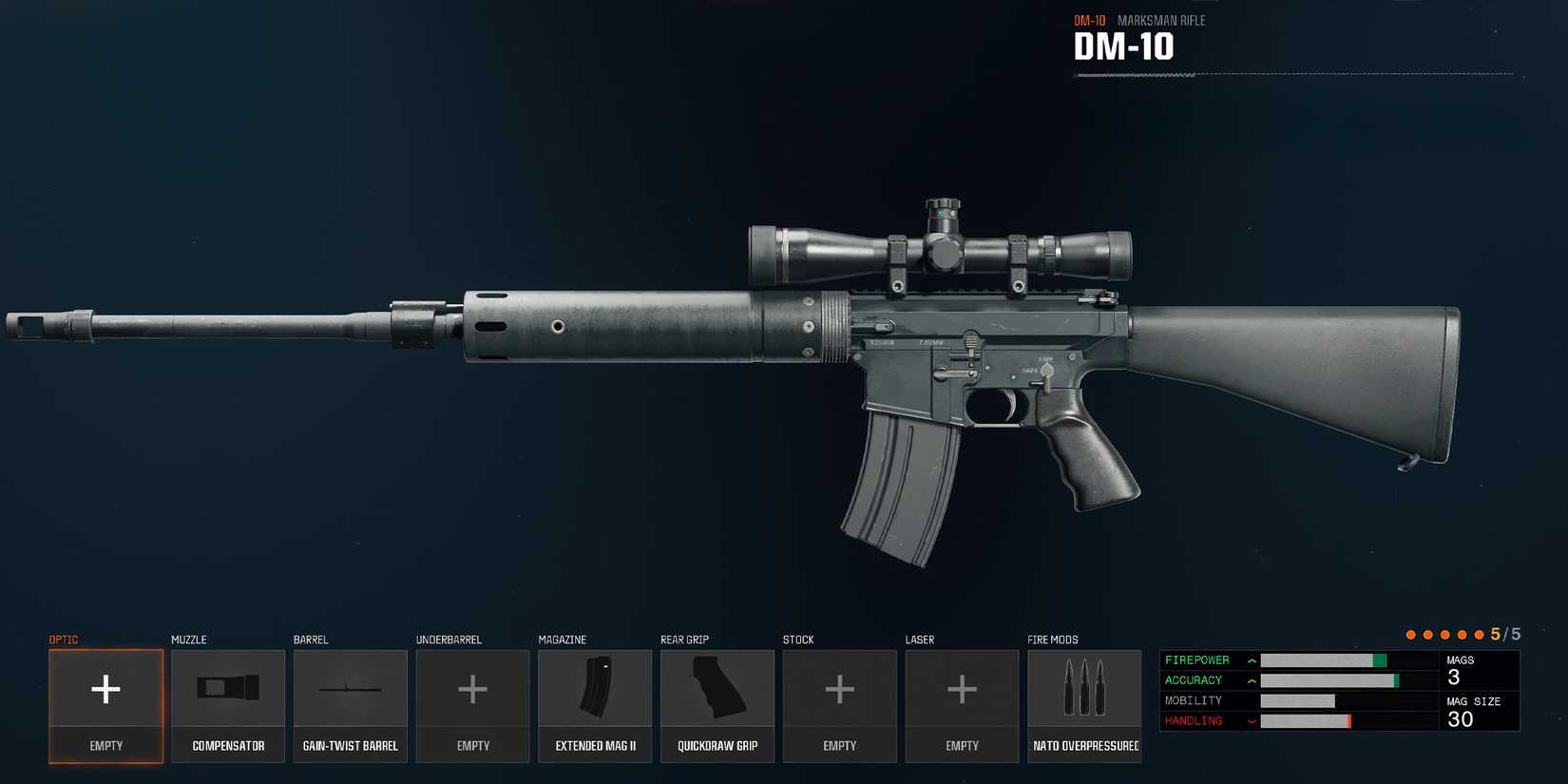1568x784 pixels.
Task: Click the Optic slot label text
Action: tap(63, 640)
